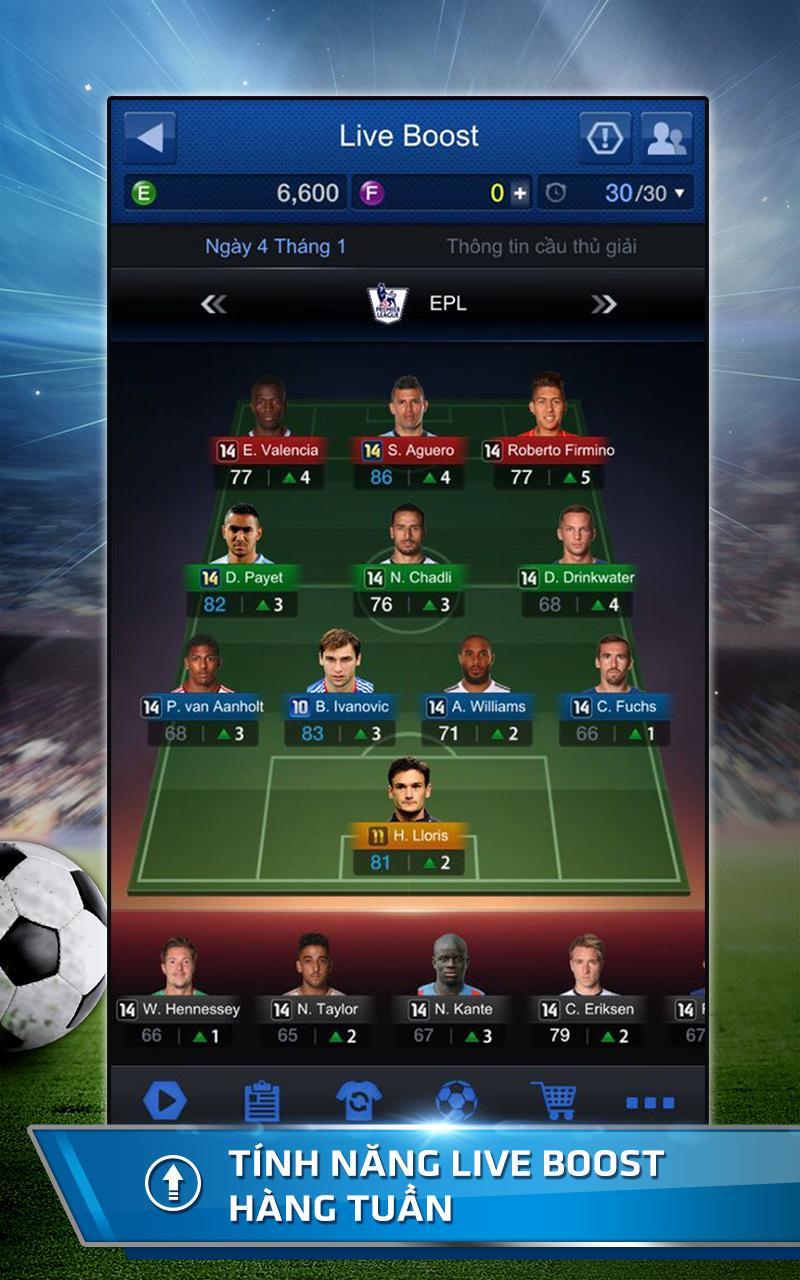Show previous league with left arrows

tap(213, 304)
